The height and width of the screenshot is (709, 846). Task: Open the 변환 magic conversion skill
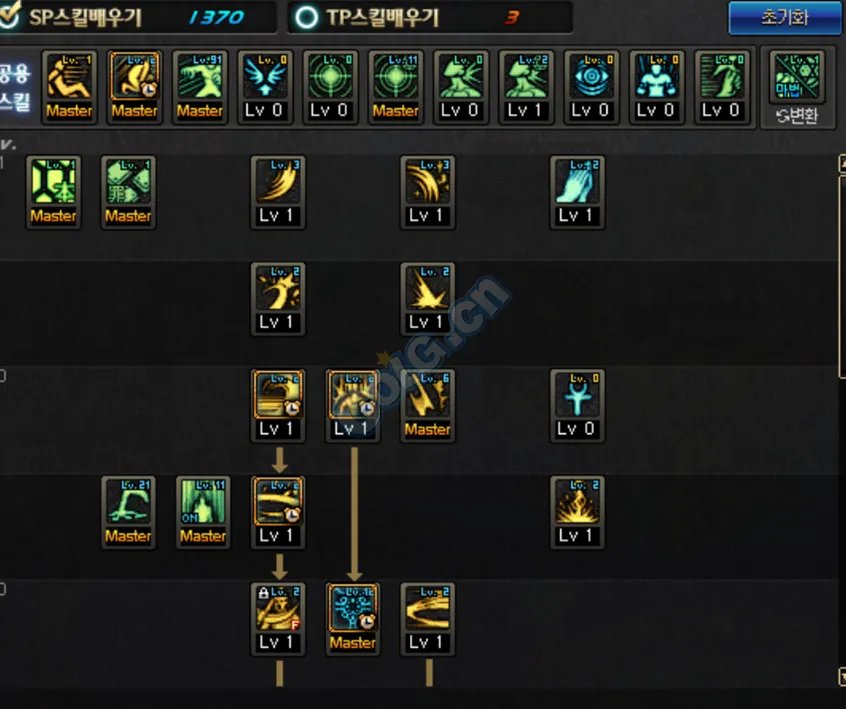tap(795, 87)
